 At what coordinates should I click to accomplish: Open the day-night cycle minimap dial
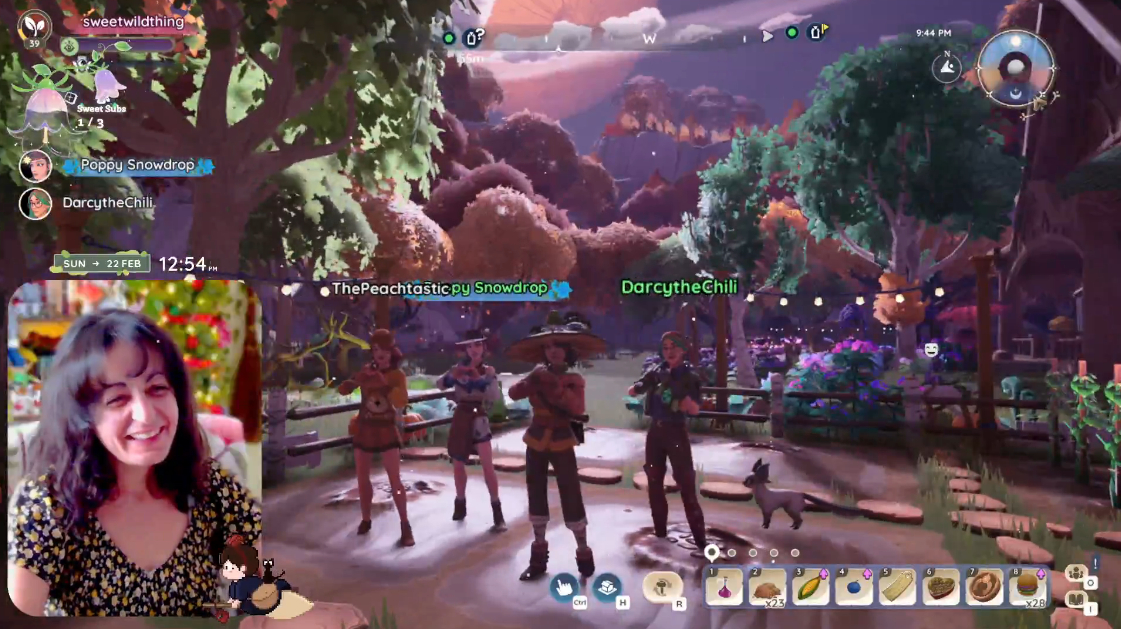coord(1015,67)
